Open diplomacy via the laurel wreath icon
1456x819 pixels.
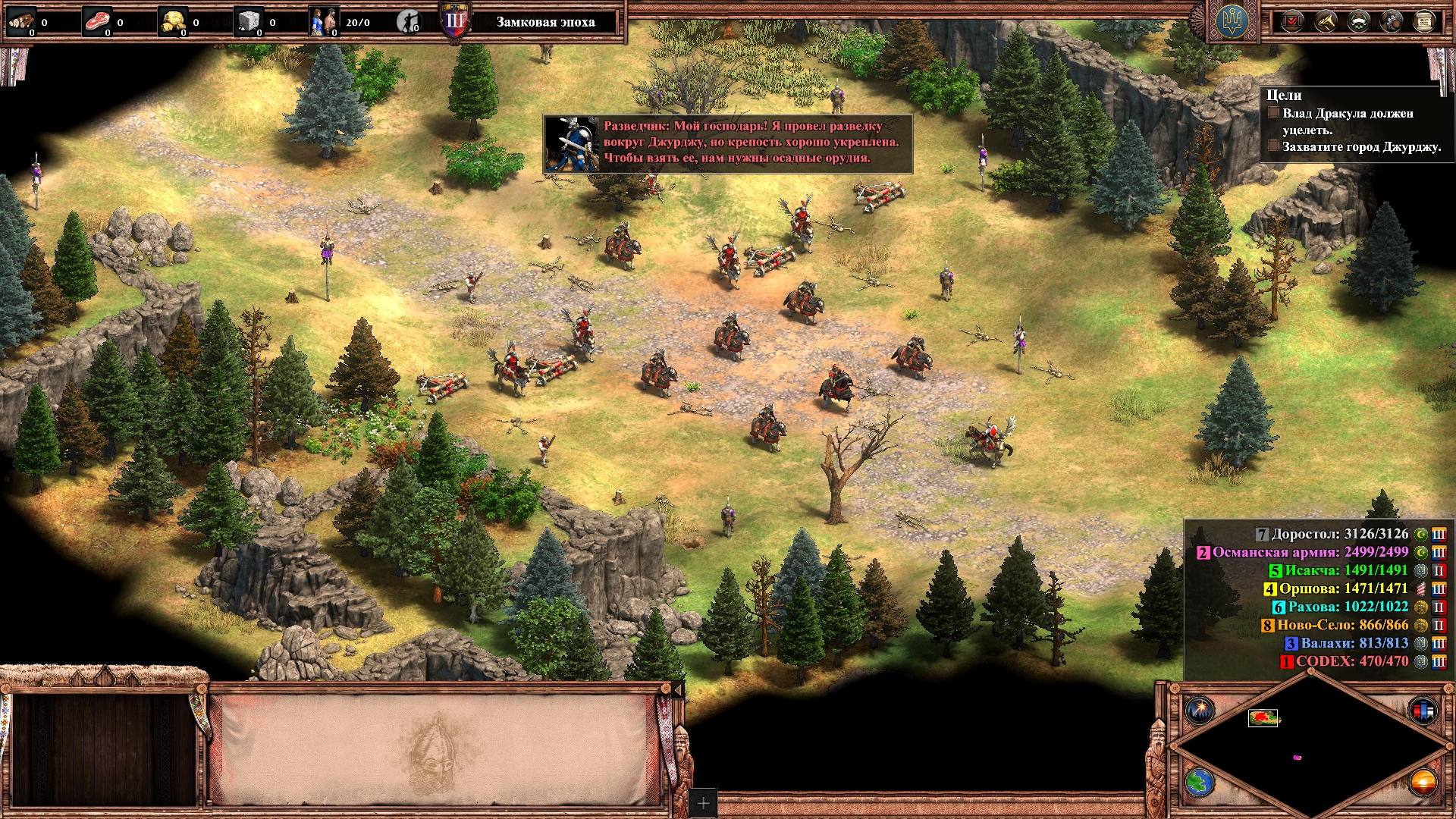1358,21
